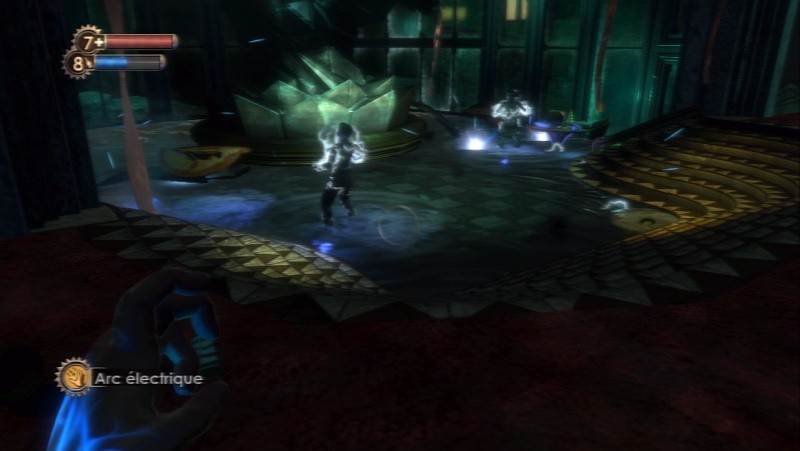Click the EVE hypo gear icon
The height and width of the screenshot is (451, 800).
point(78,64)
